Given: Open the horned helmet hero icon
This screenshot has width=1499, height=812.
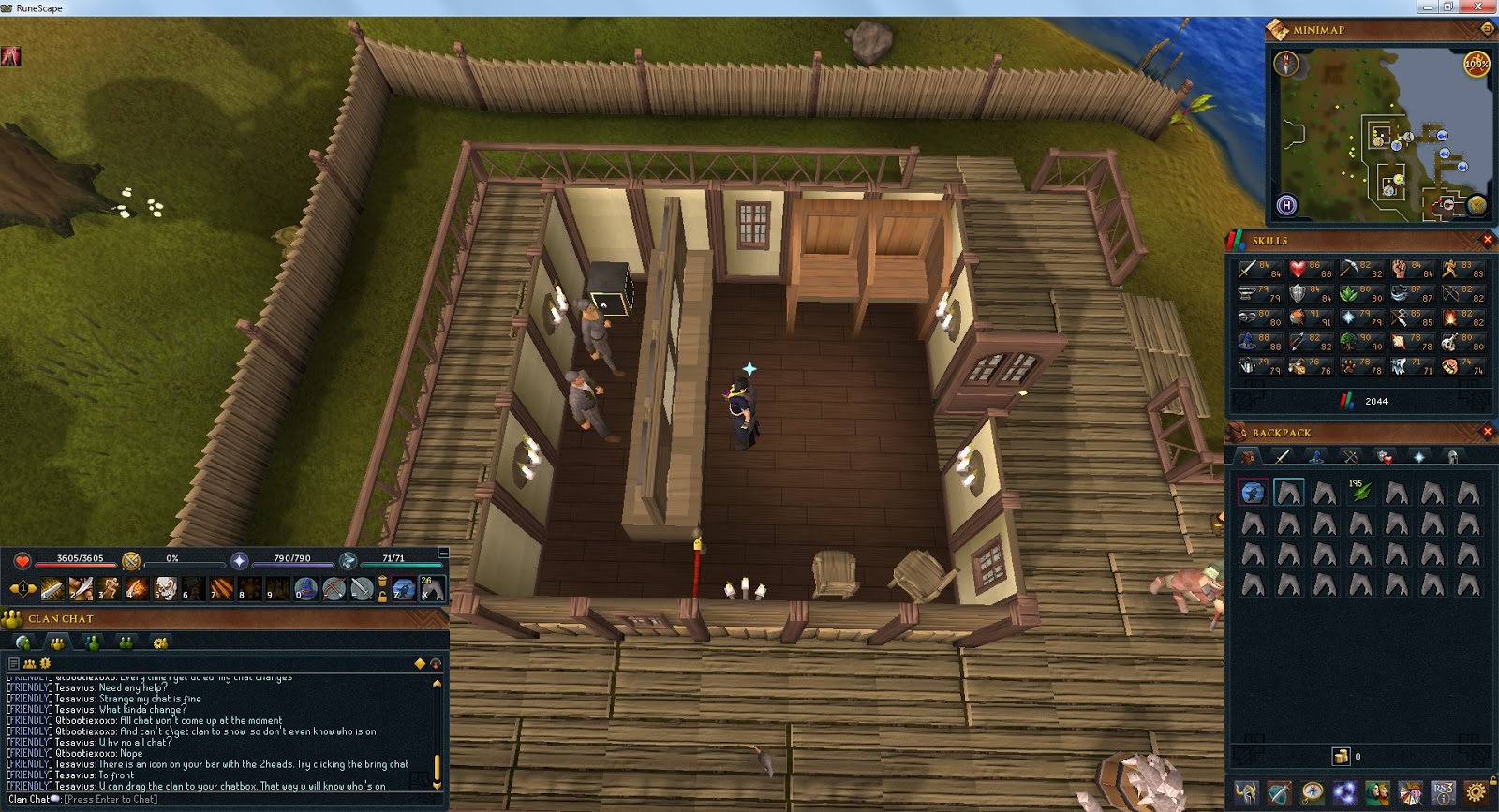Looking at the screenshot, I should [1246, 792].
